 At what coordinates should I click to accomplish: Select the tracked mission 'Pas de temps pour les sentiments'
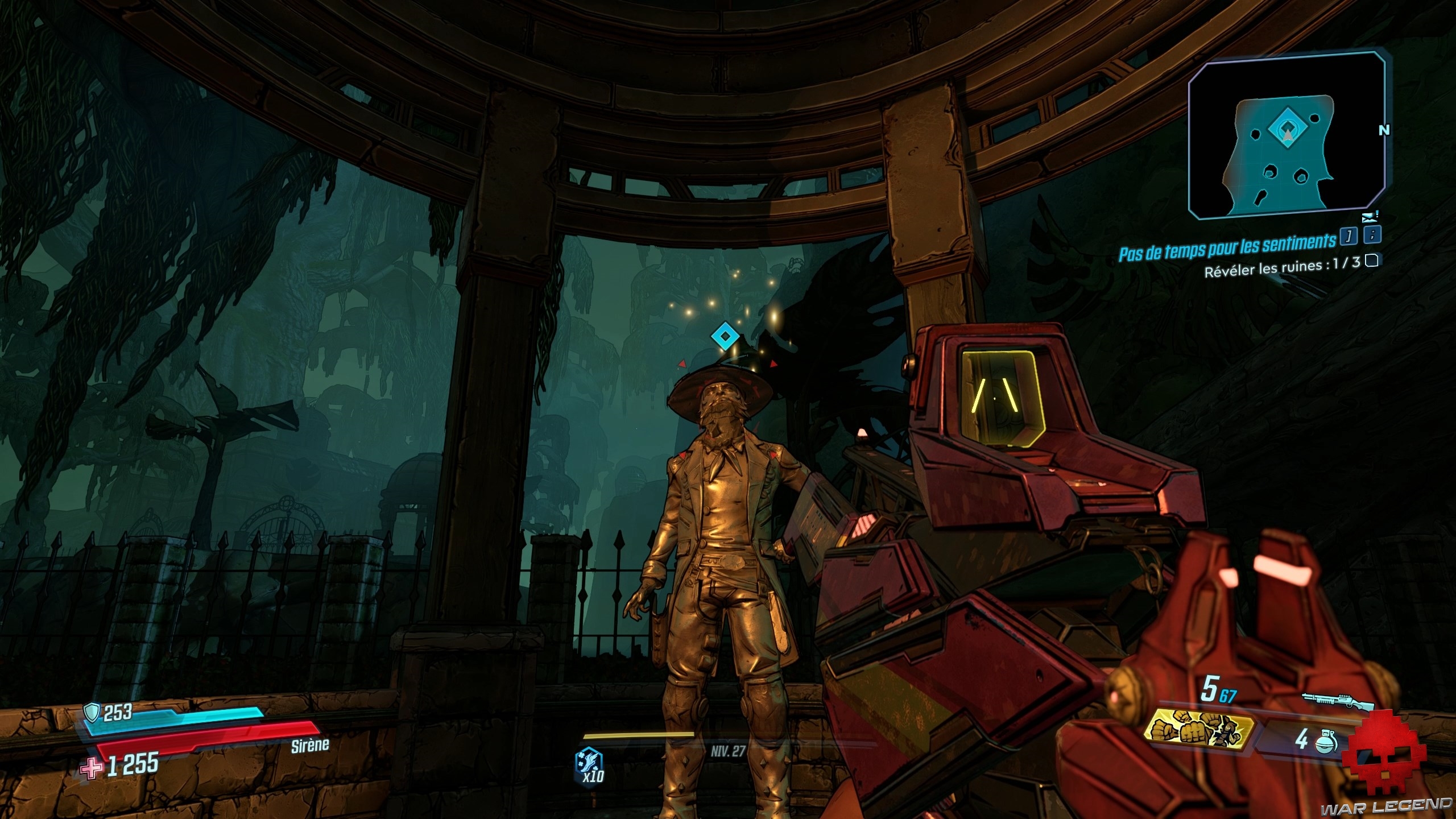click(1227, 241)
